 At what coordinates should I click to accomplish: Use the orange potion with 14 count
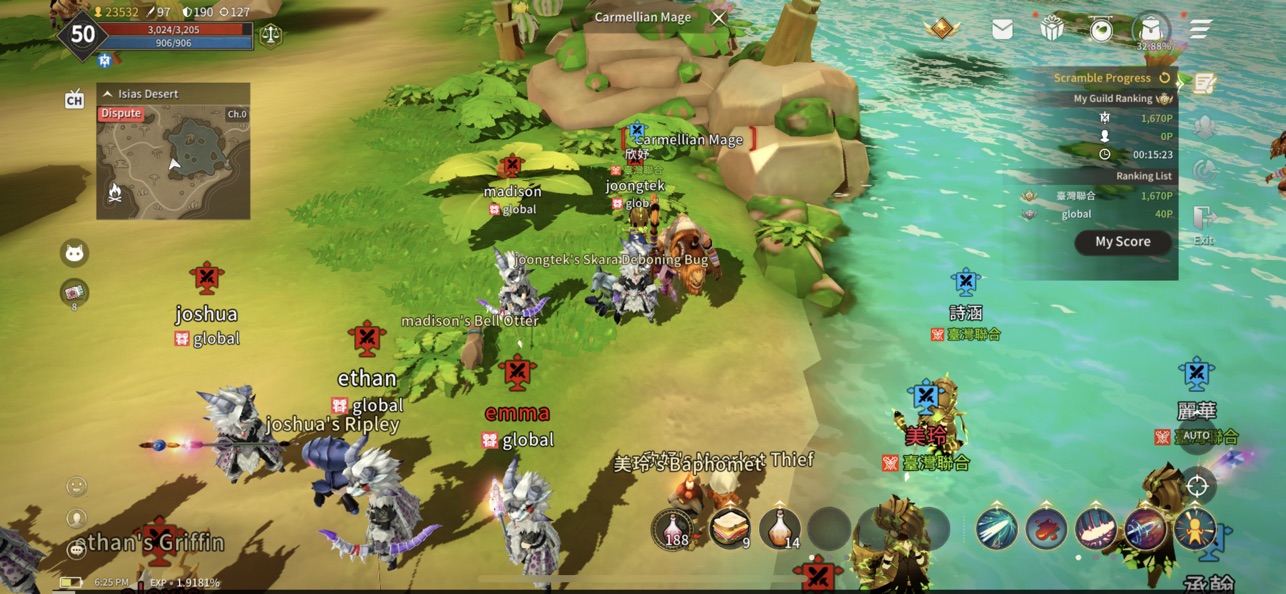click(x=780, y=529)
